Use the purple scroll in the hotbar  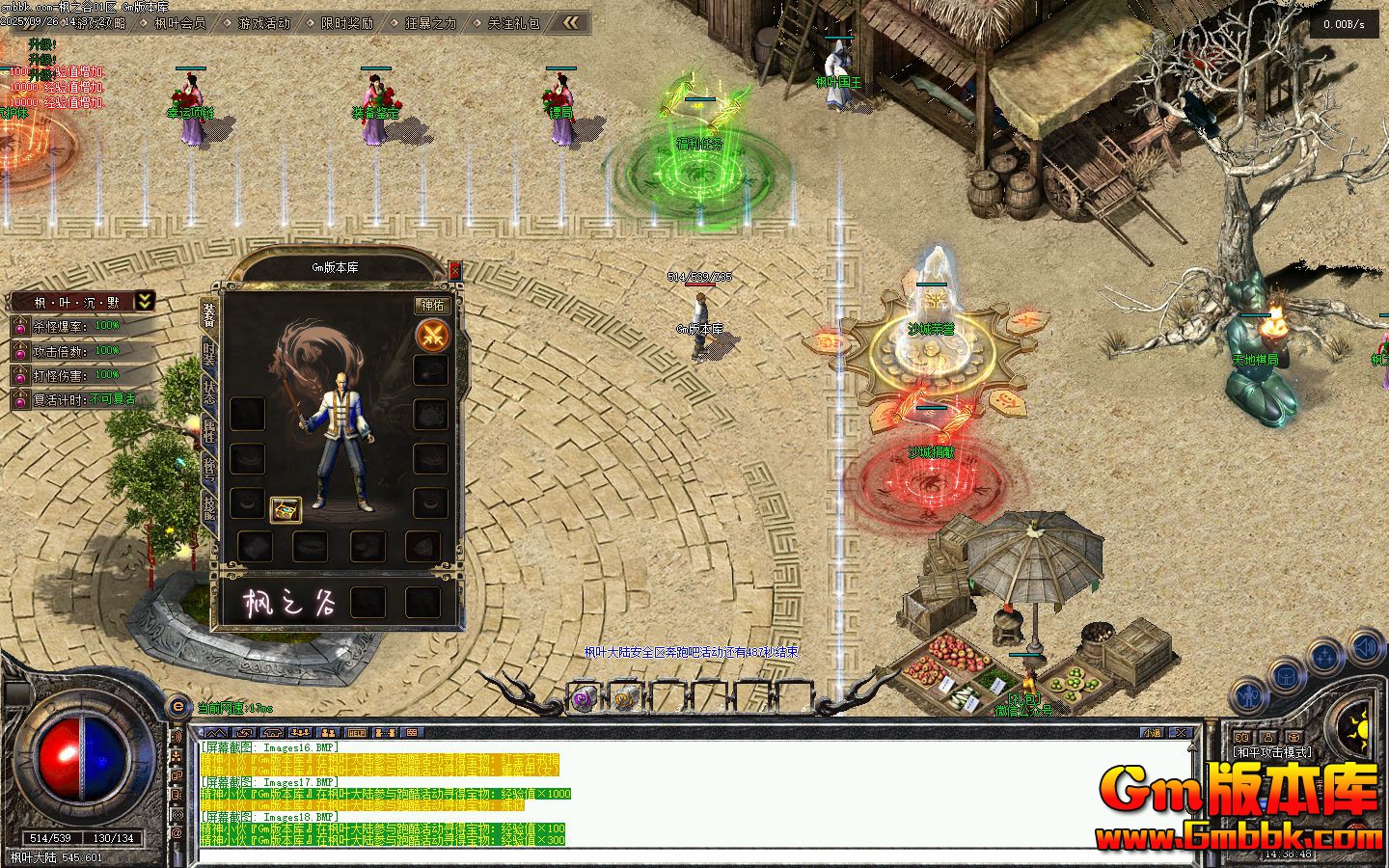click(x=583, y=698)
